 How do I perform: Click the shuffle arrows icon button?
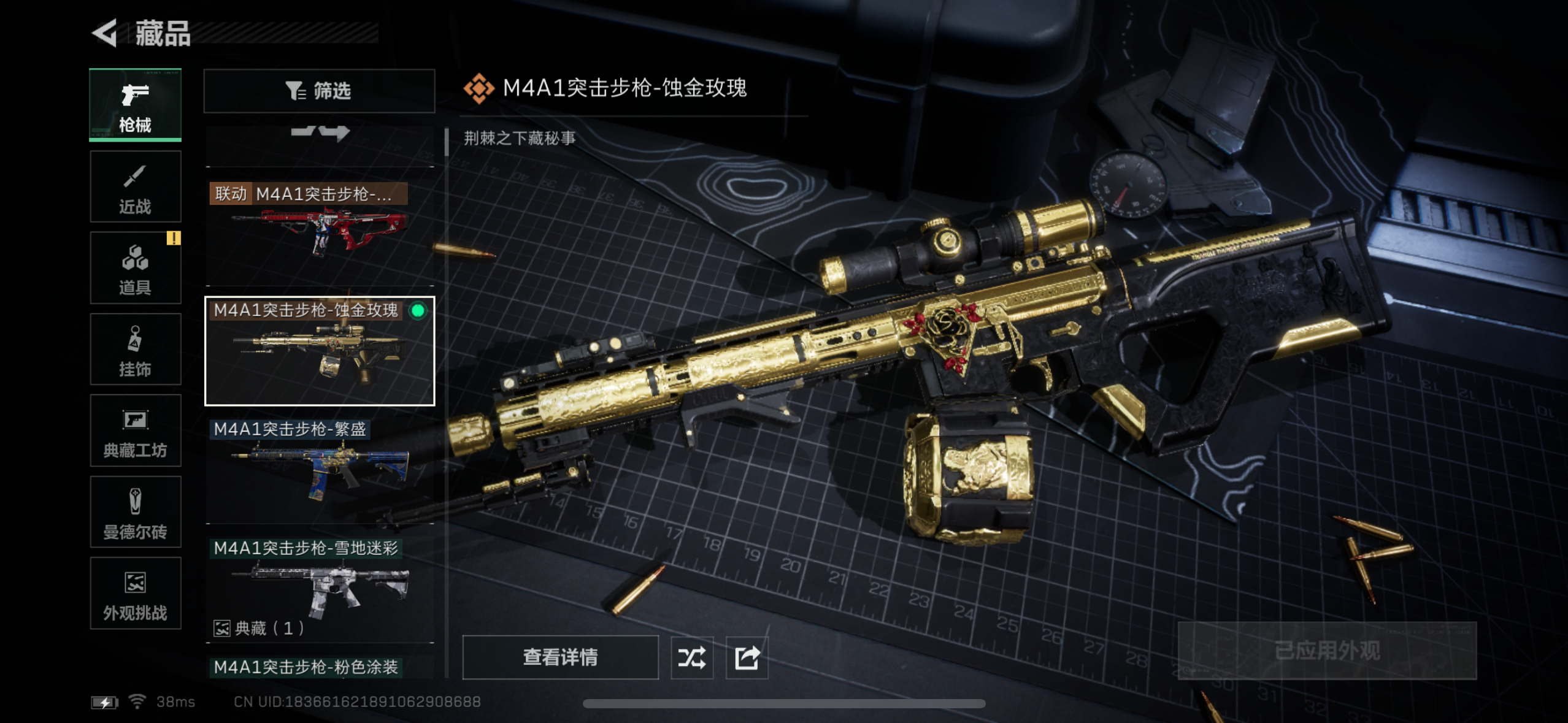(692, 657)
